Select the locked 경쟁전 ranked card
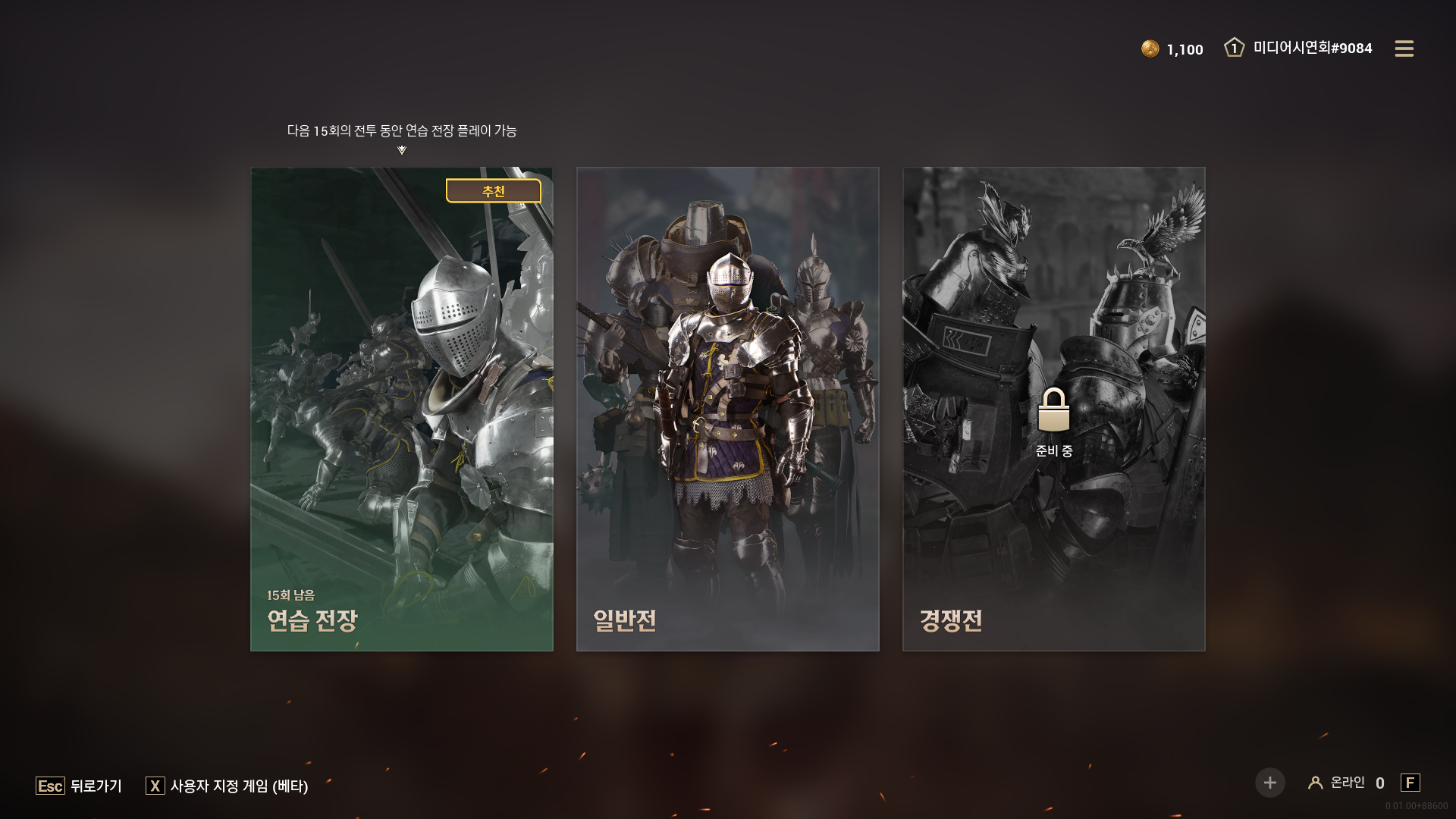1456x819 pixels. tap(1053, 409)
